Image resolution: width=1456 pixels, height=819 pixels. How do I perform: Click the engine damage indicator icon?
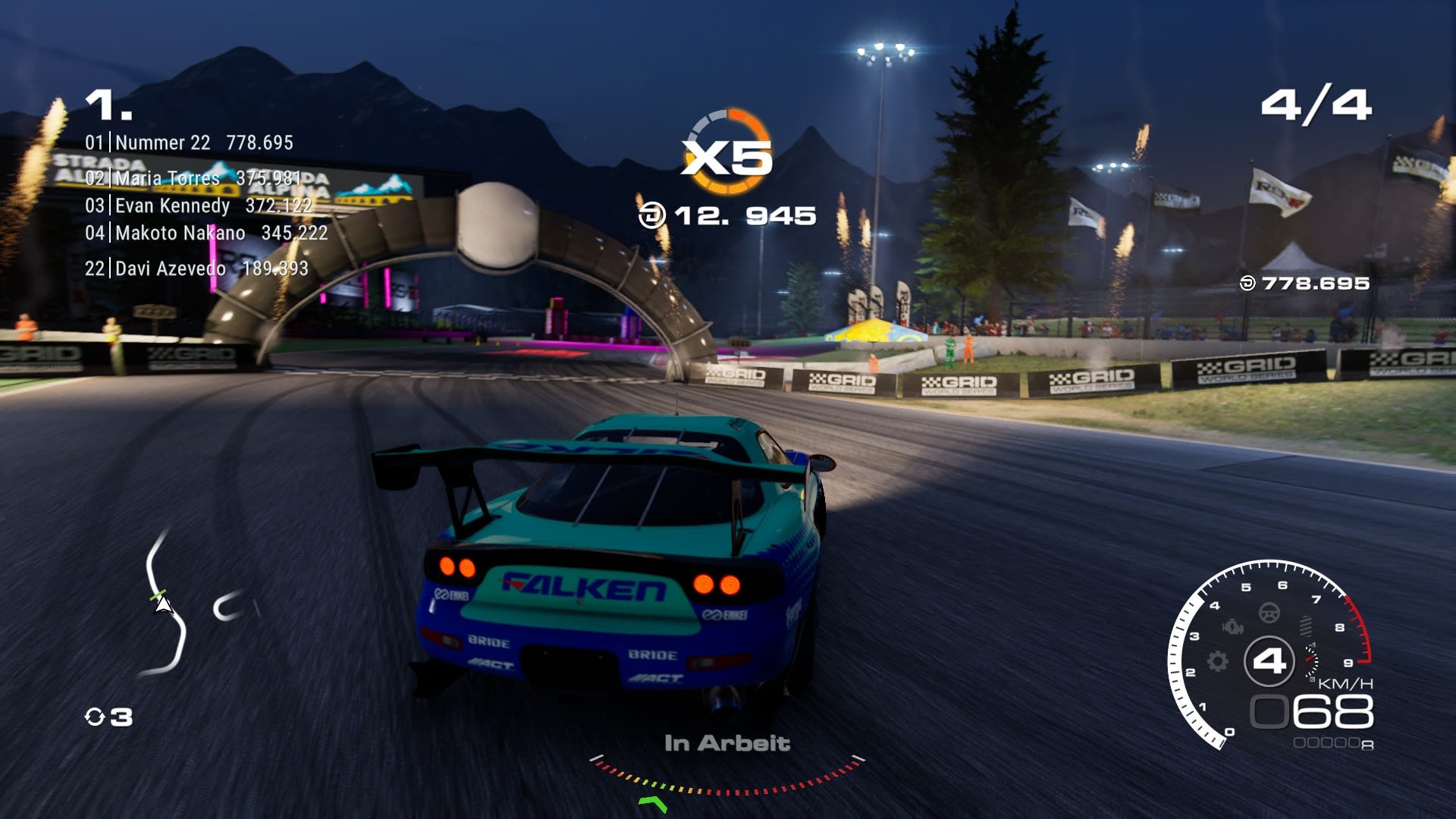tap(1233, 626)
